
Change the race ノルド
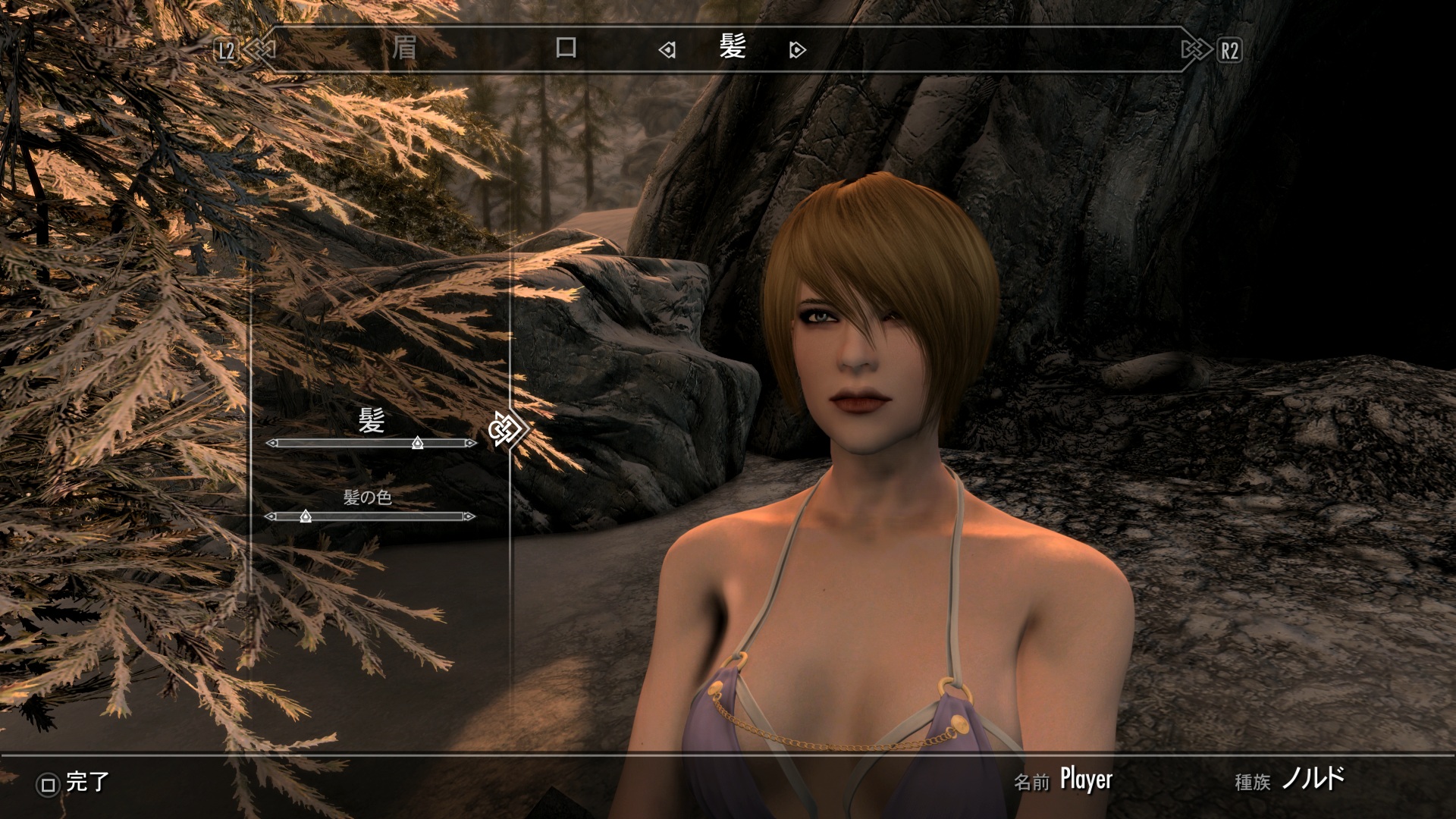point(1313,780)
